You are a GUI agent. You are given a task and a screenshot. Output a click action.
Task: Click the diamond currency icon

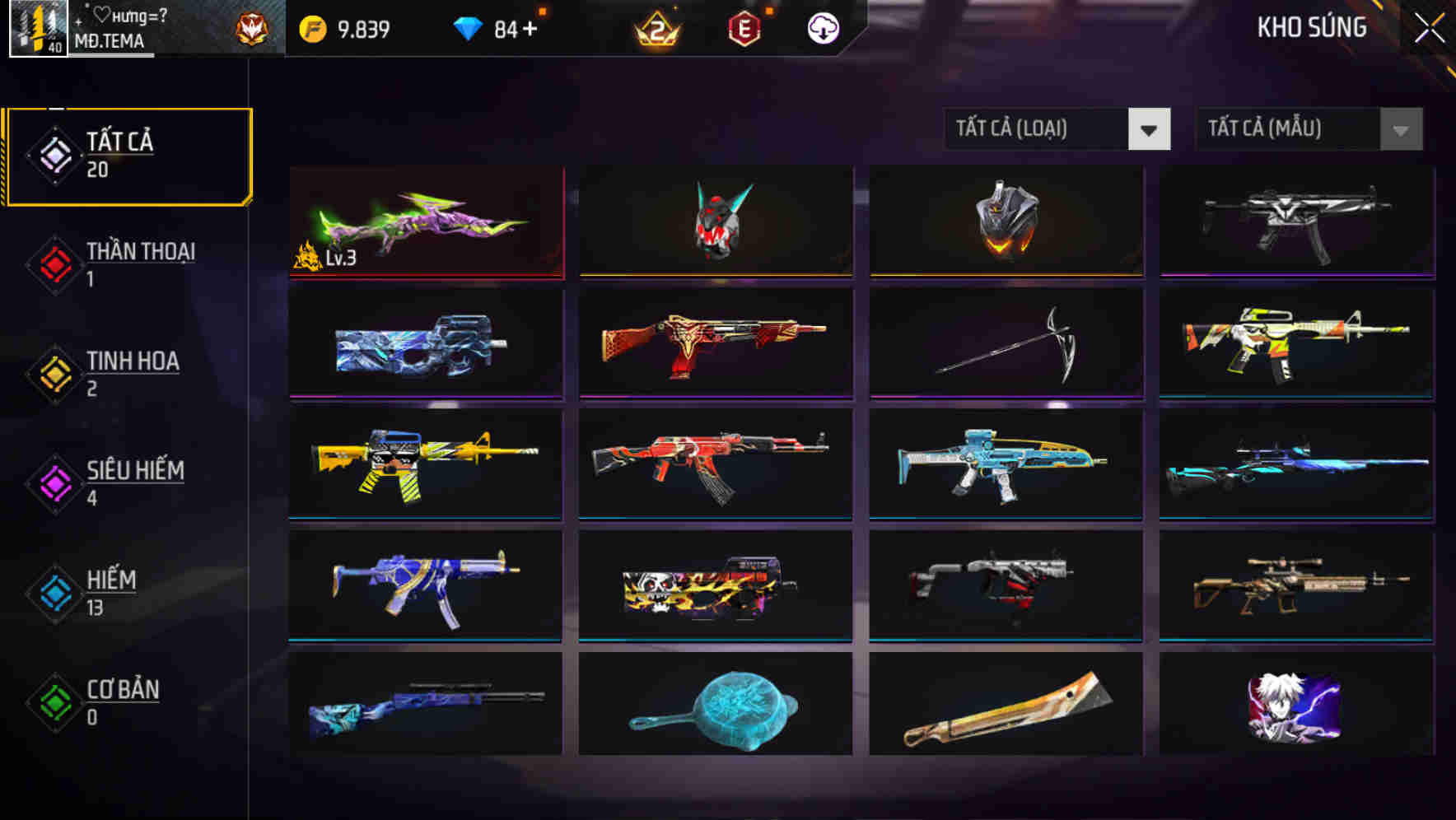click(467, 27)
